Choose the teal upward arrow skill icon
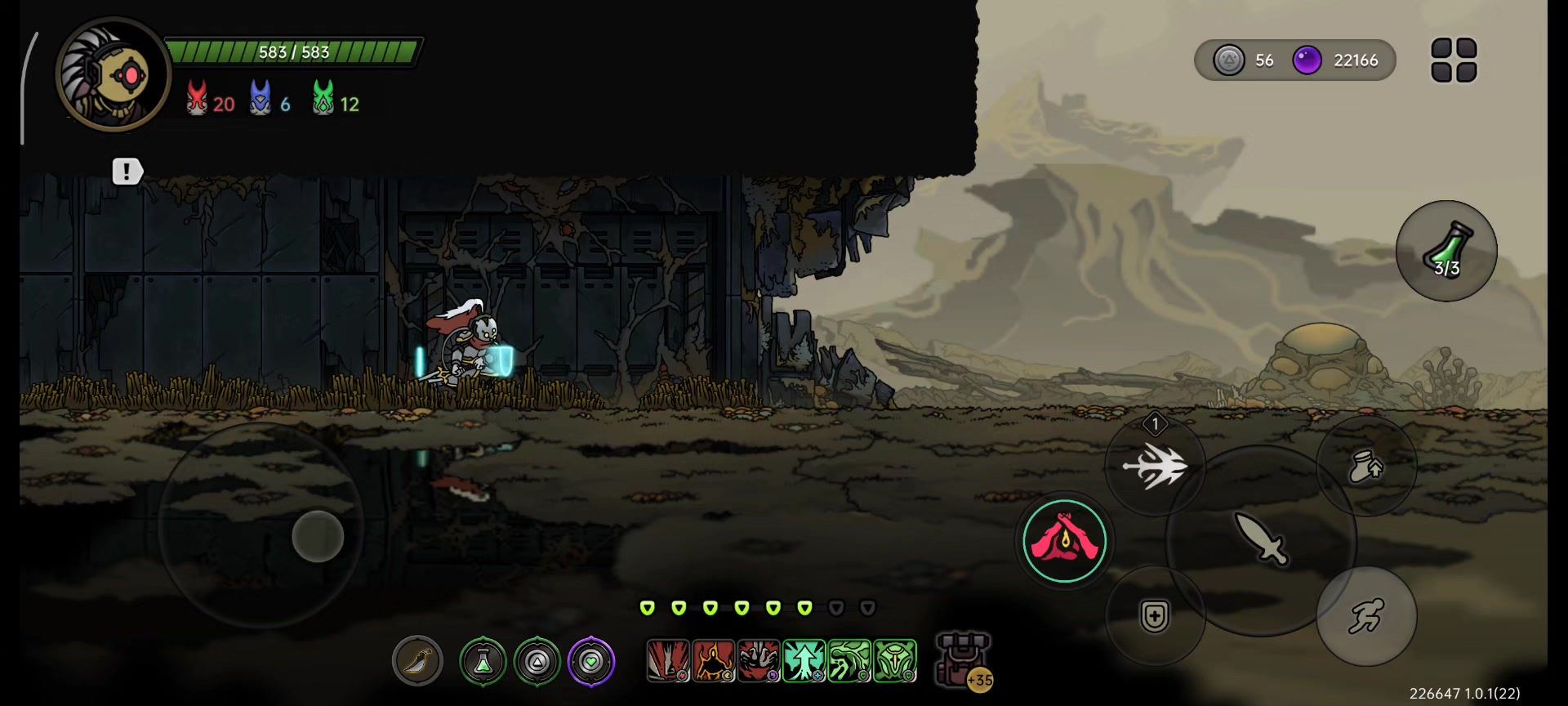Screen dimensions: 1568x706 coord(804,660)
